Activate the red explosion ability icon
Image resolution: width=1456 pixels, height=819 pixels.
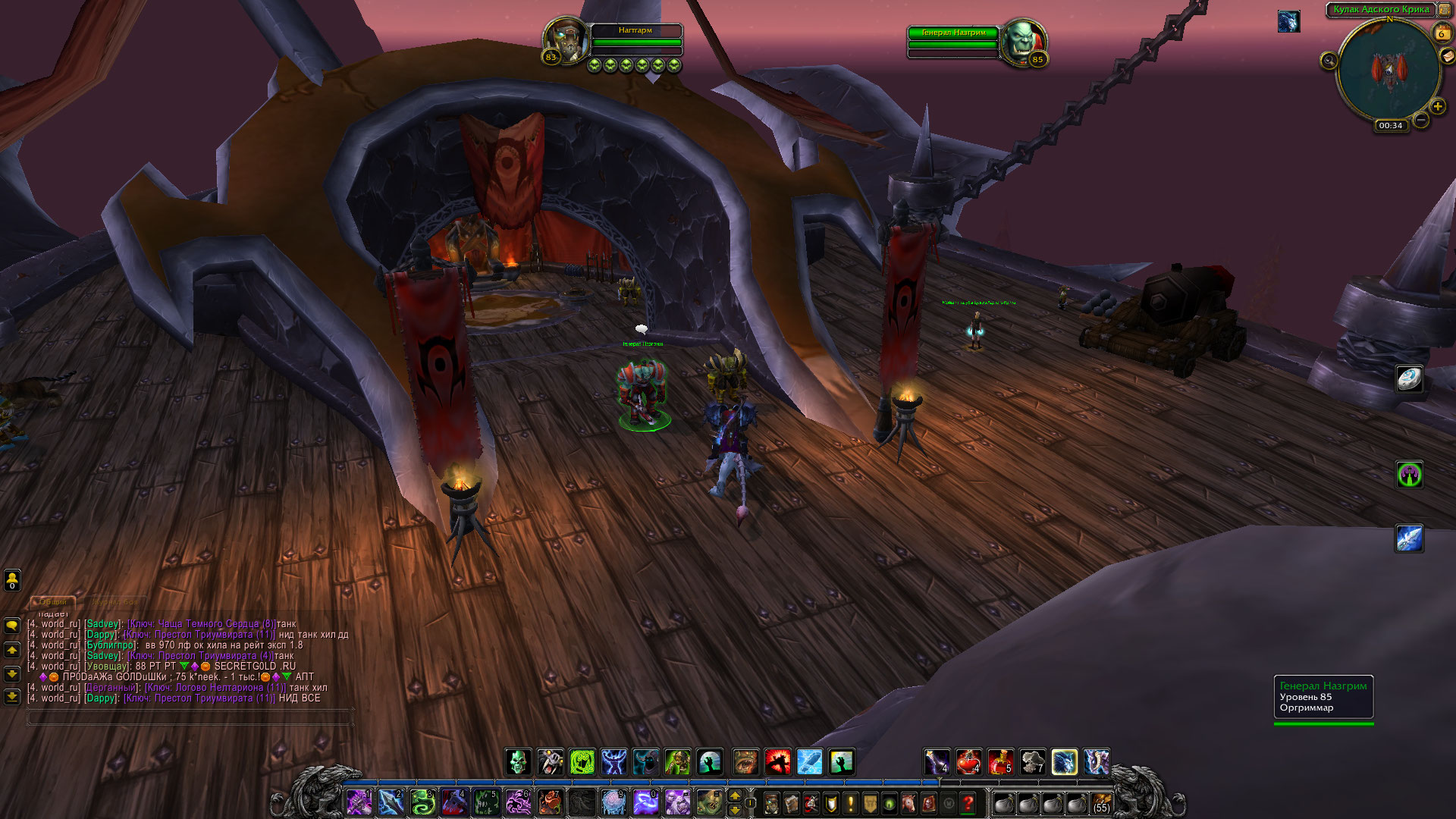click(778, 761)
